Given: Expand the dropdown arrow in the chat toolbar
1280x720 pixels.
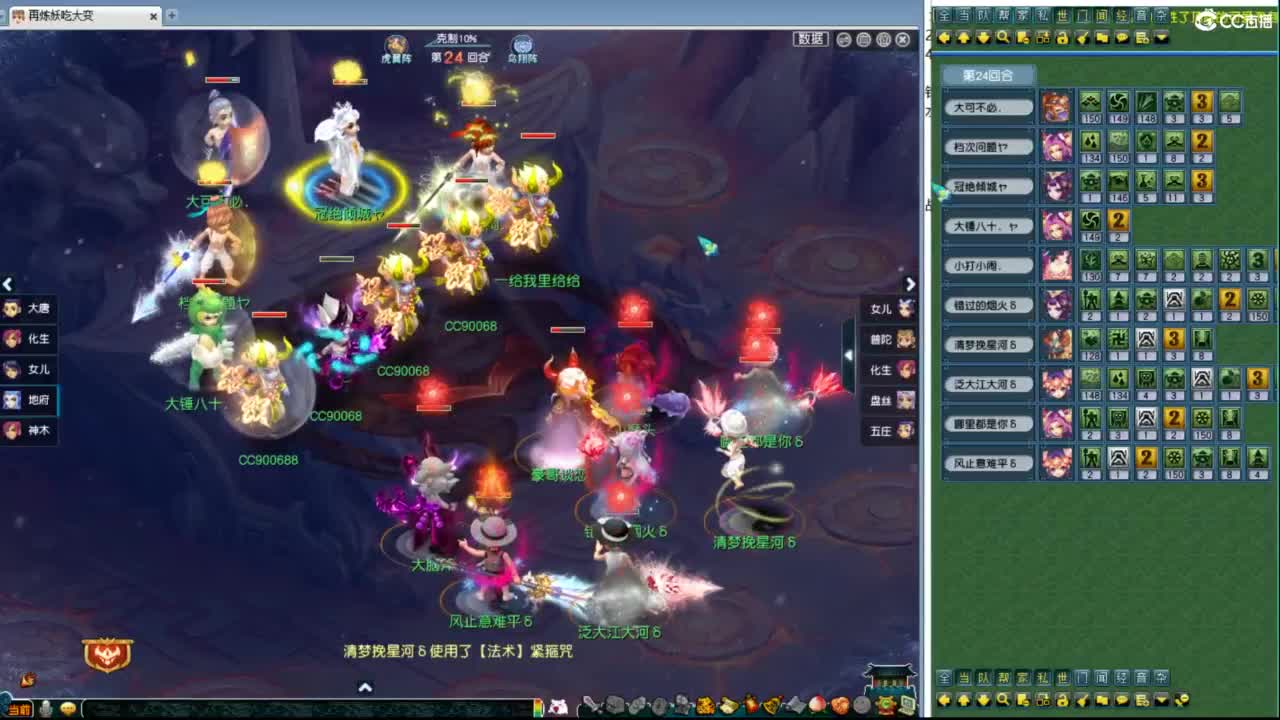Looking at the screenshot, I should [1161, 38].
